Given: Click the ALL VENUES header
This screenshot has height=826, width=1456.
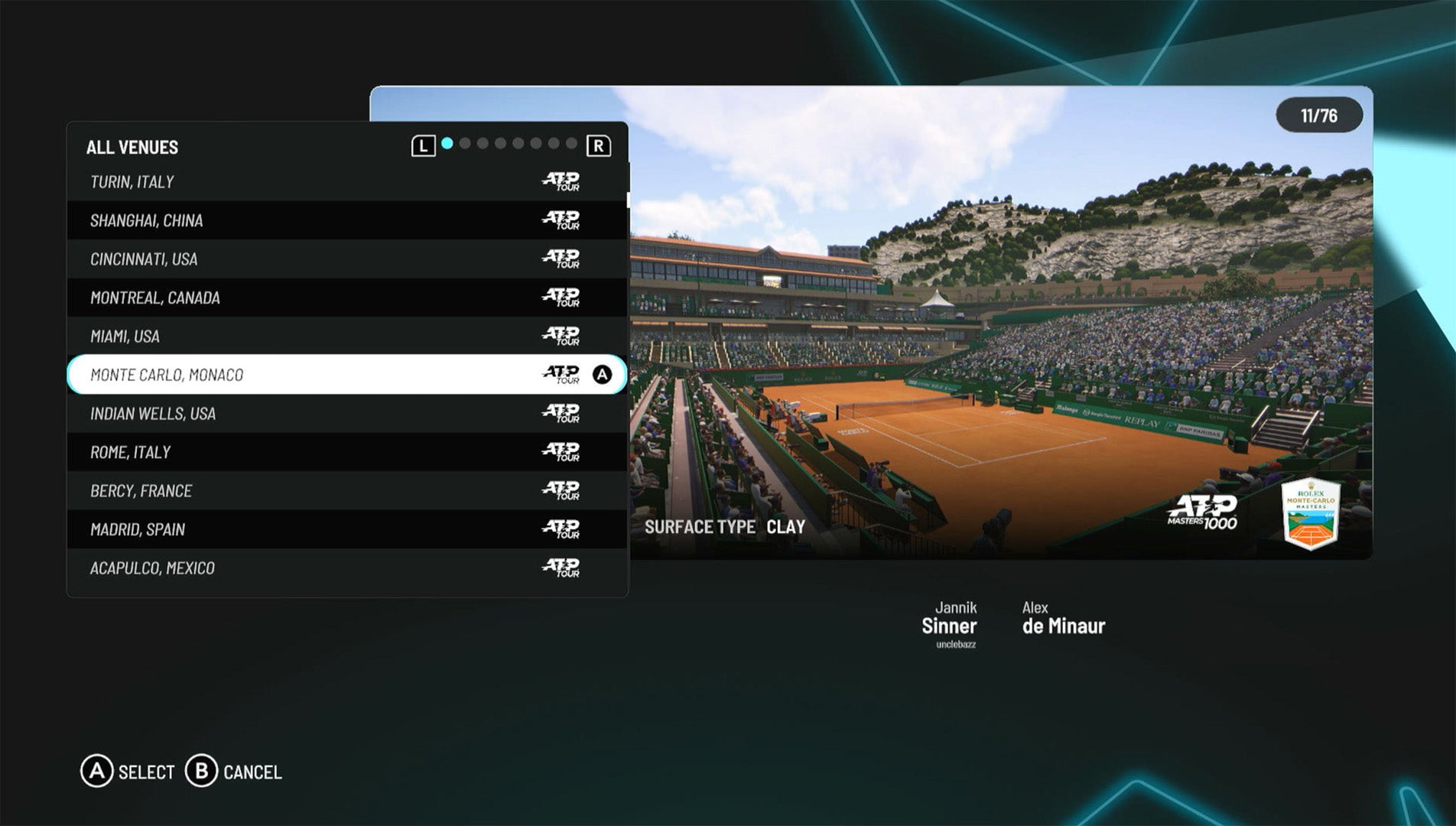Looking at the screenshot, I should (x=133, y=148).
